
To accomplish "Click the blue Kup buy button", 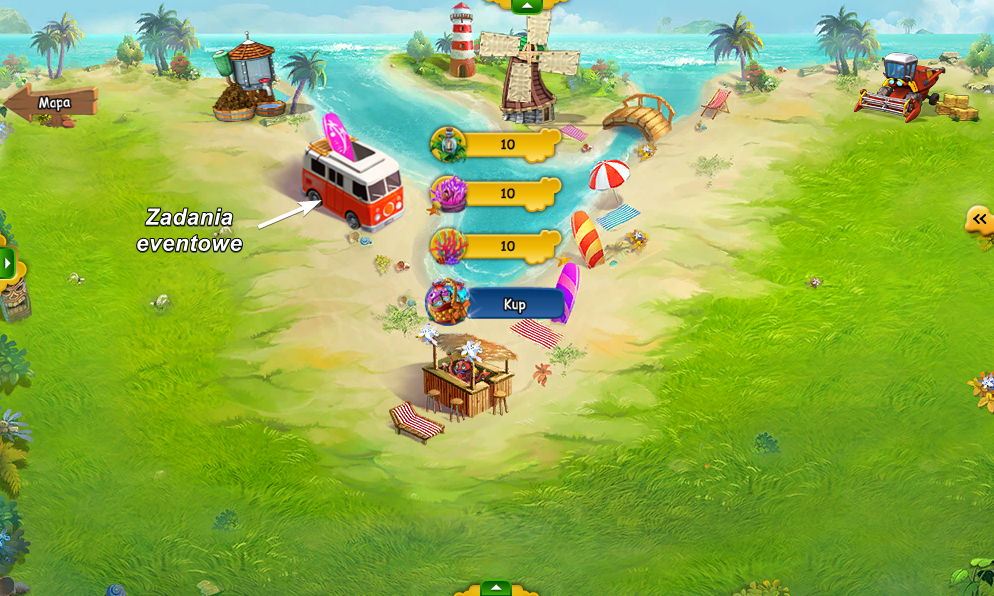I will click(x=514, y=304).
